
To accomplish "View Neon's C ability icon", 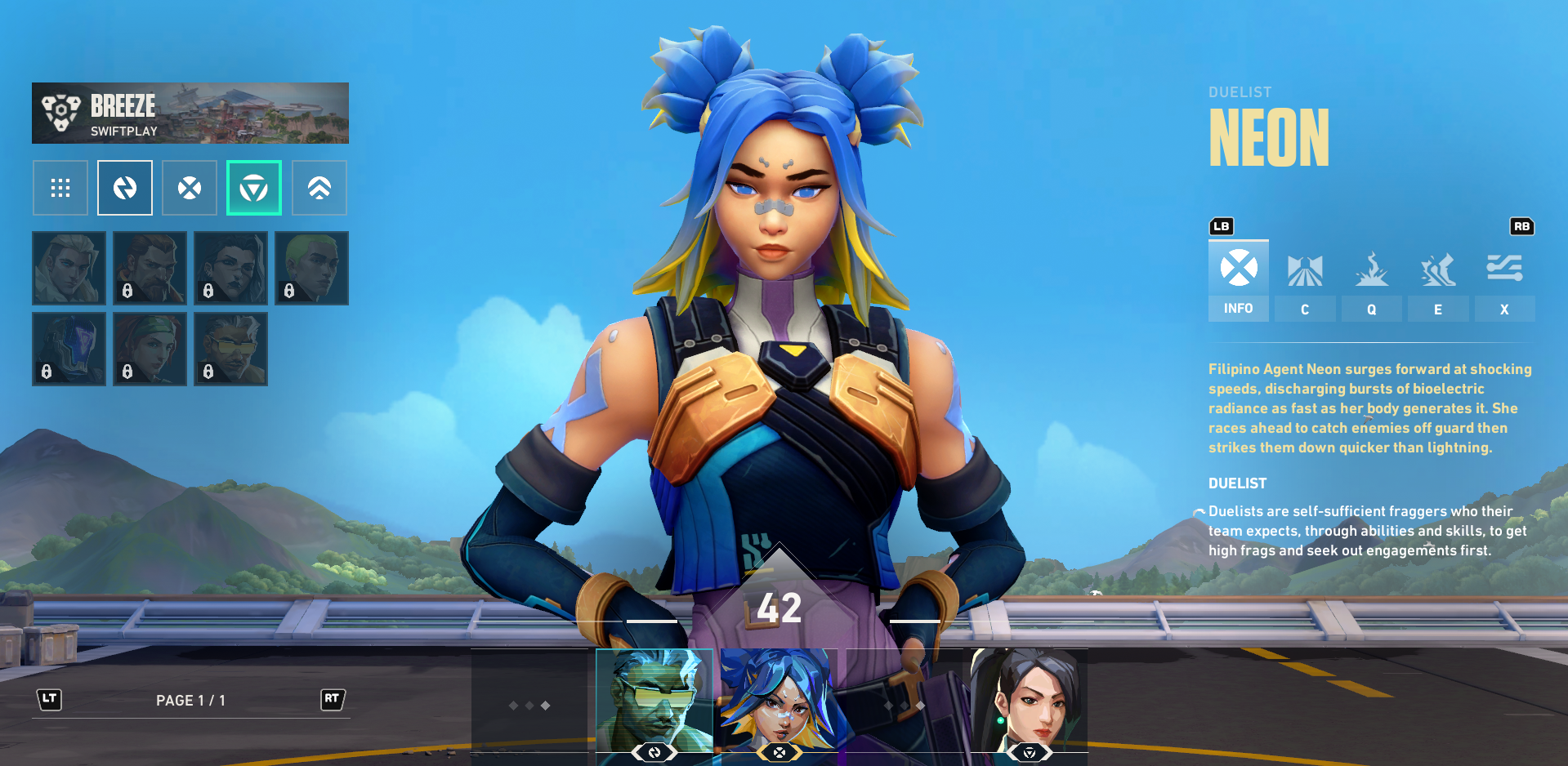I will tap(1305, 269).
